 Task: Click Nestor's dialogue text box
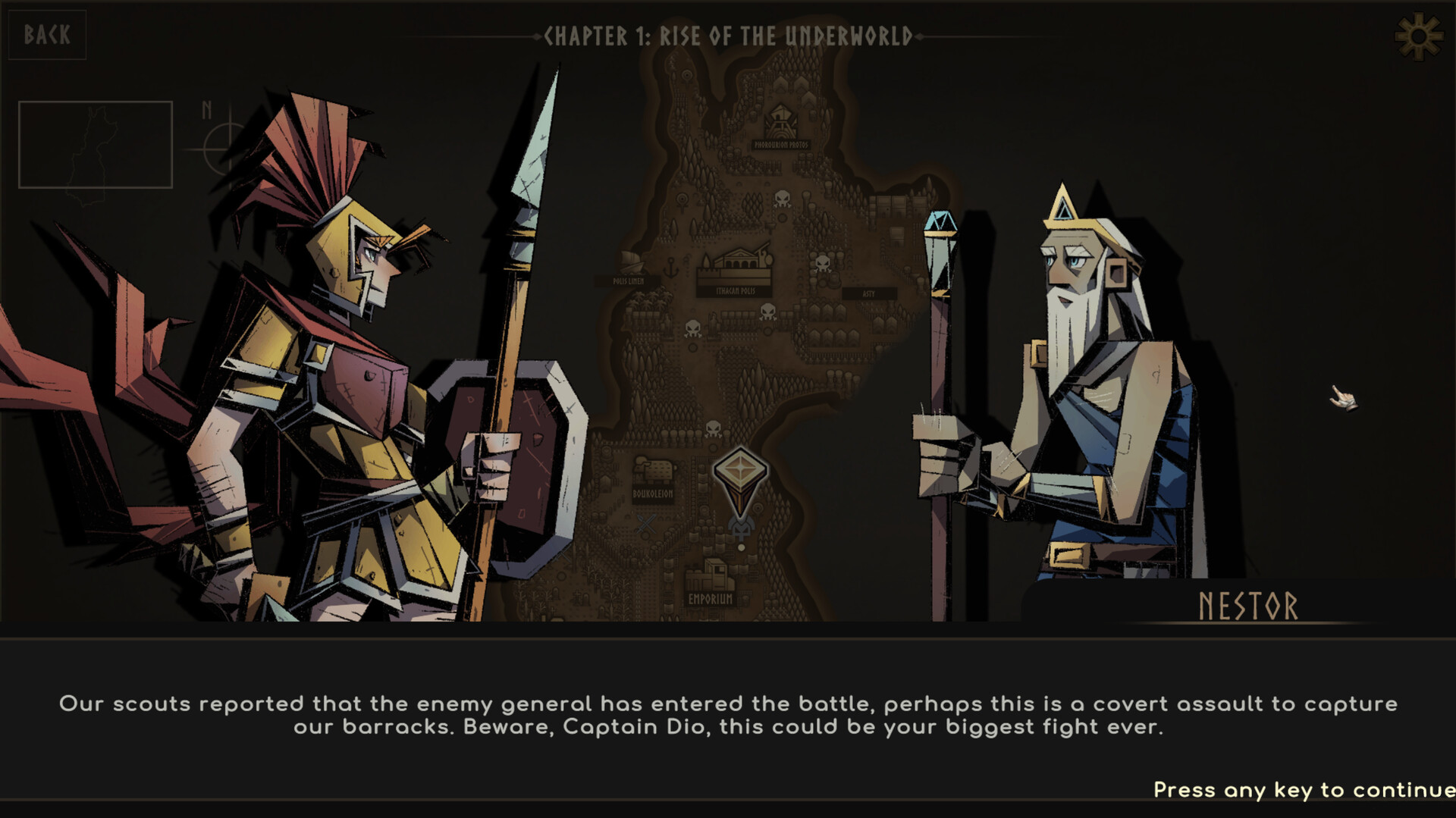click(x=728, y=720)
